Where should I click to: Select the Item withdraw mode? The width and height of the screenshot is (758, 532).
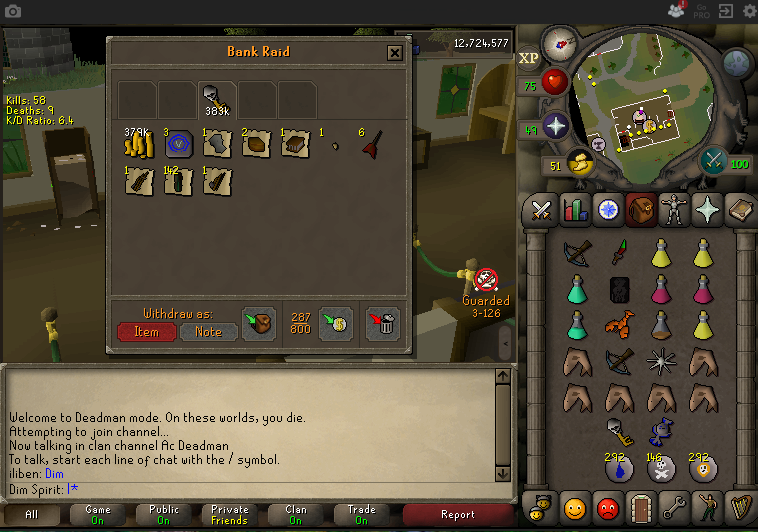click(x=146, y=331)
